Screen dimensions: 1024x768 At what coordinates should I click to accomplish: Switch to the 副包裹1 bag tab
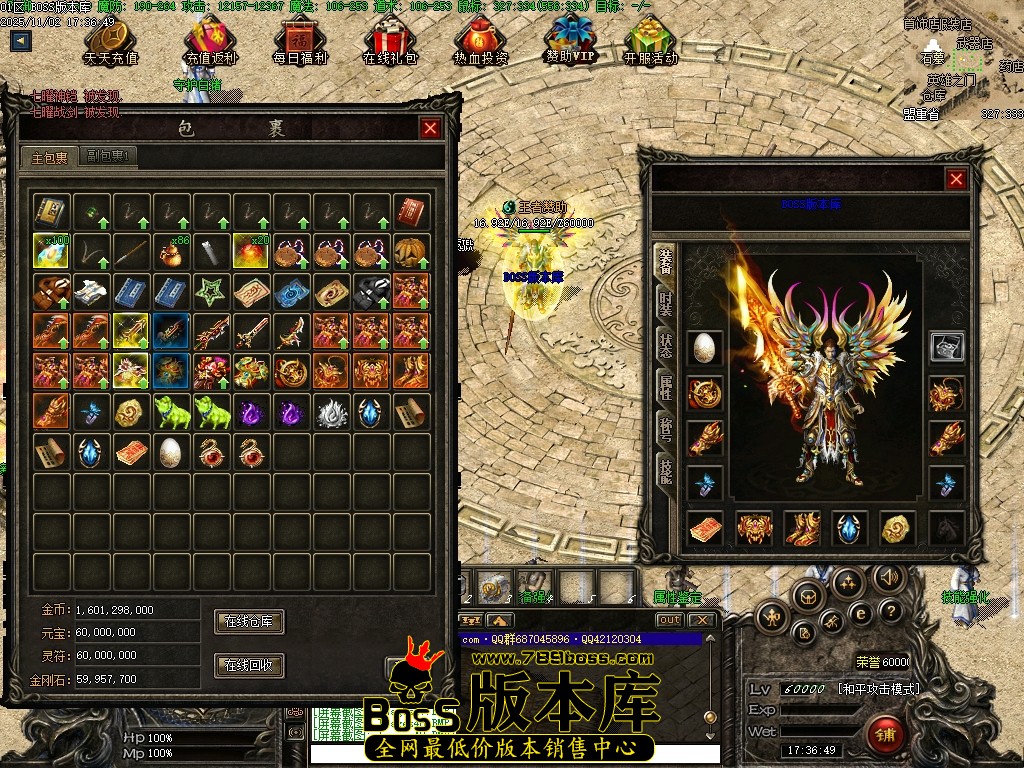[108, 157]
